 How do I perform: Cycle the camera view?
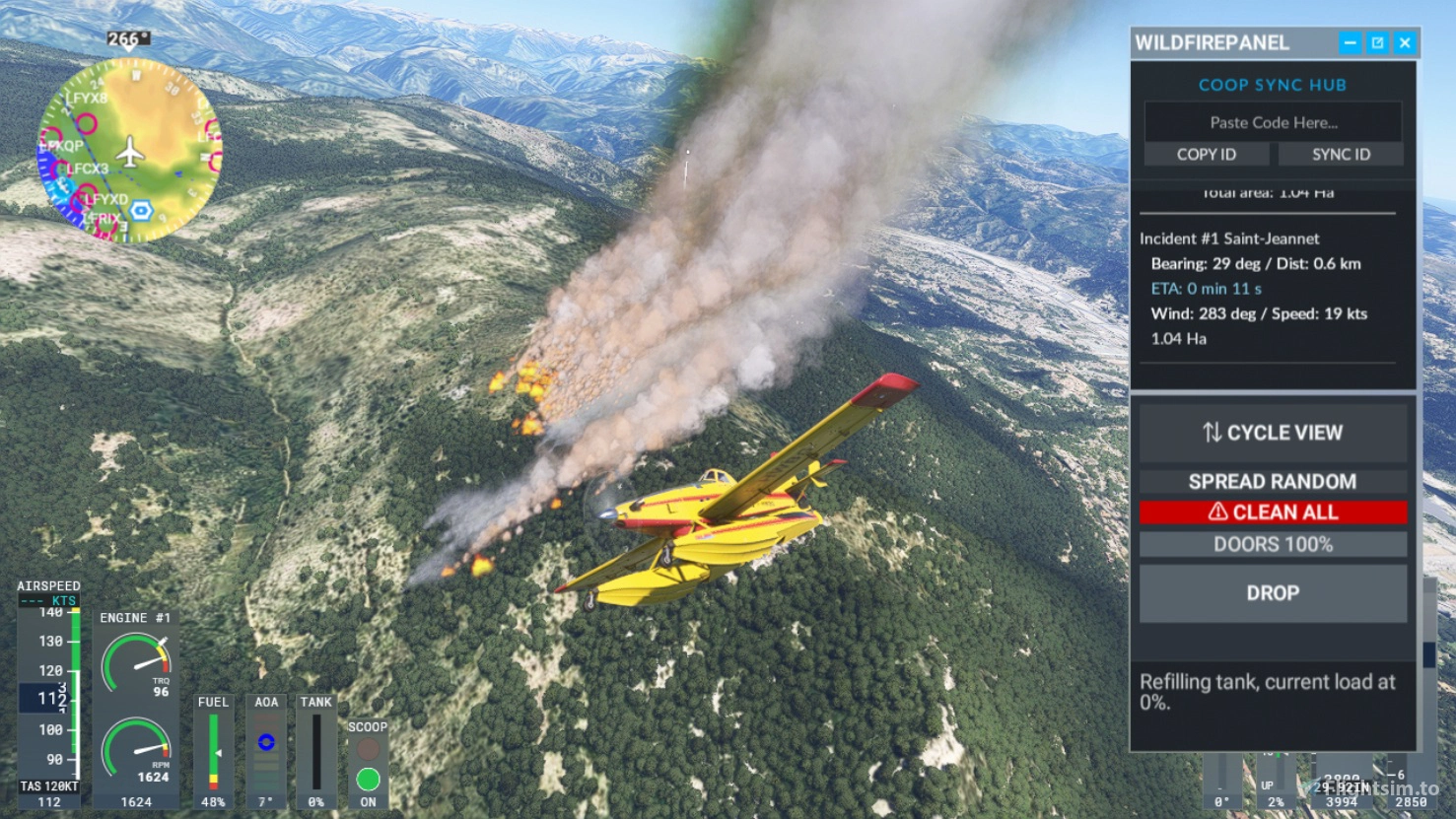1273,433
